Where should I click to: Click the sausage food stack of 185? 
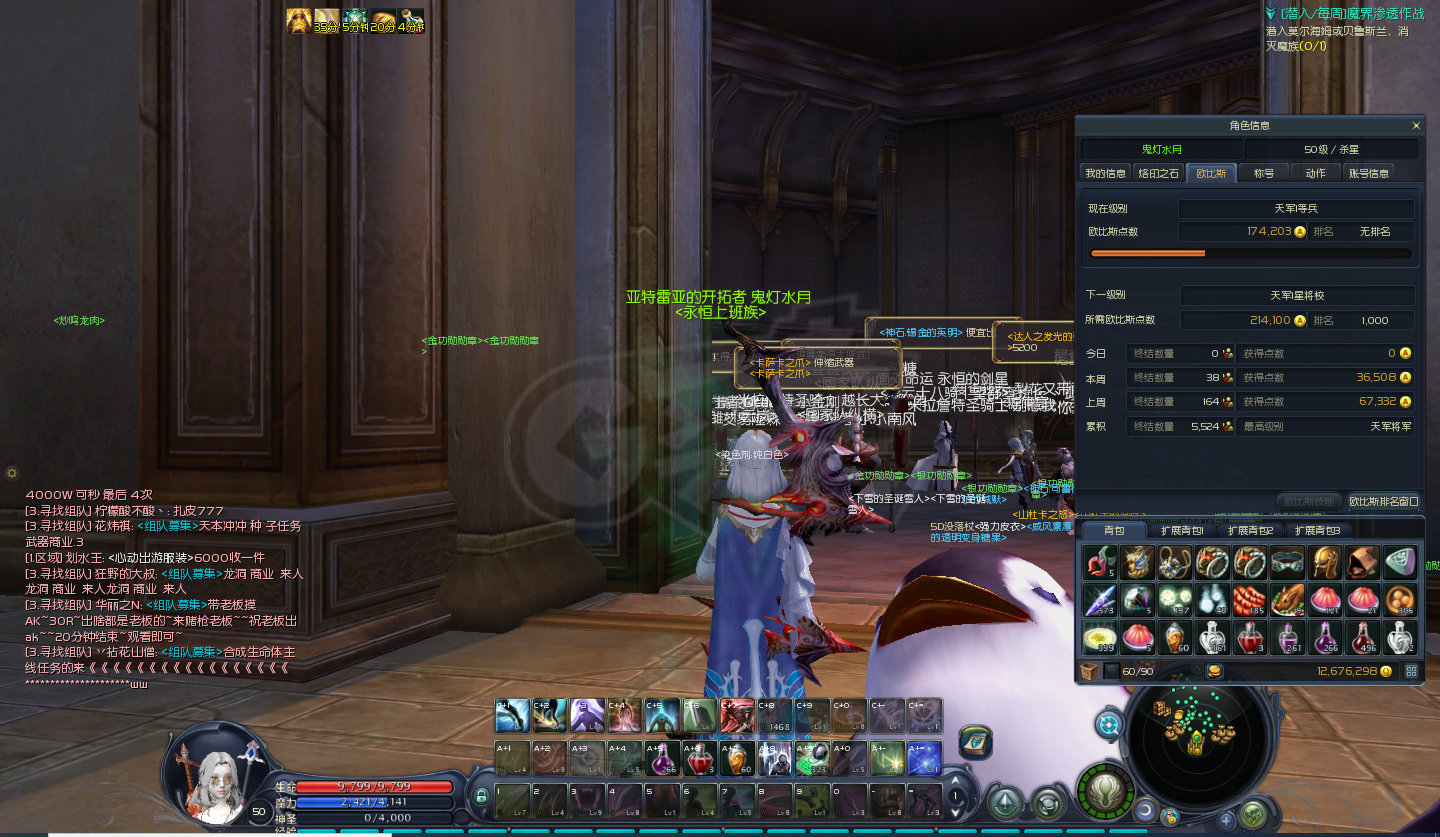coord(1251,600)
